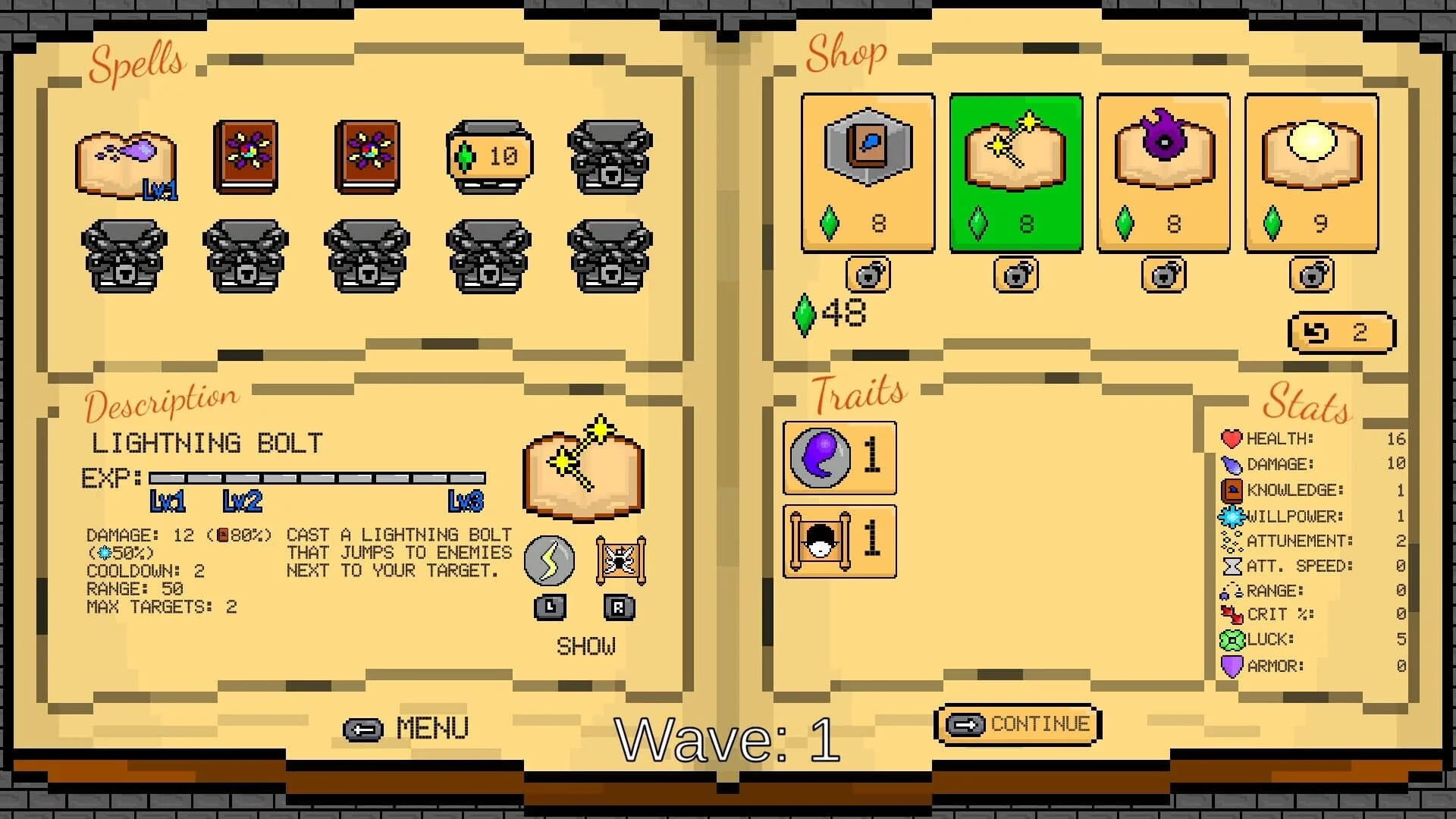Viewport: 1456px width, 819px height.
Task: Lock the blue book shop item
Action: pyautogui.click(x=868, y=275)
